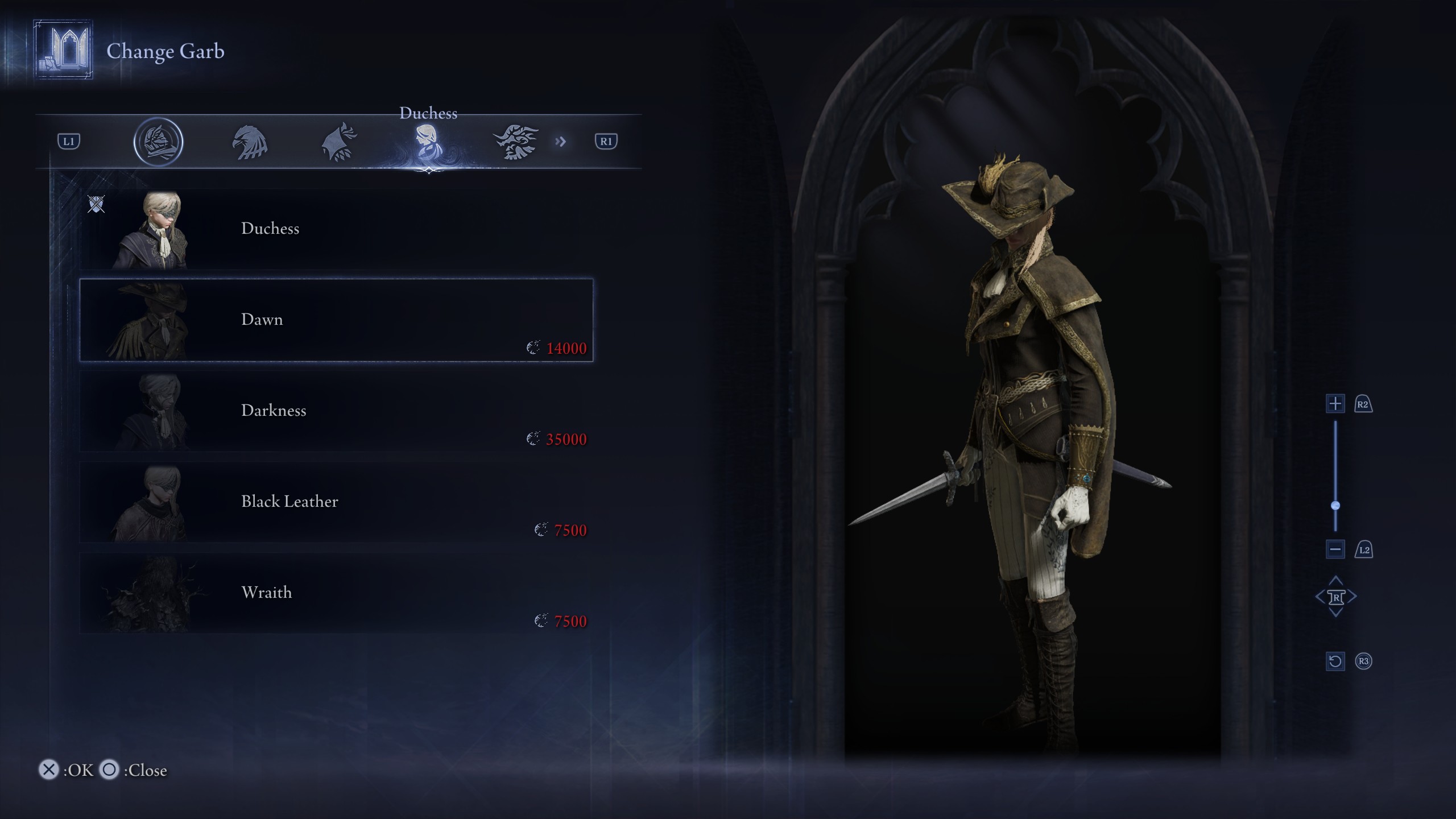Select the default Duchess garb
Viewport: 1456px width, 819px height.
[336, 229]
